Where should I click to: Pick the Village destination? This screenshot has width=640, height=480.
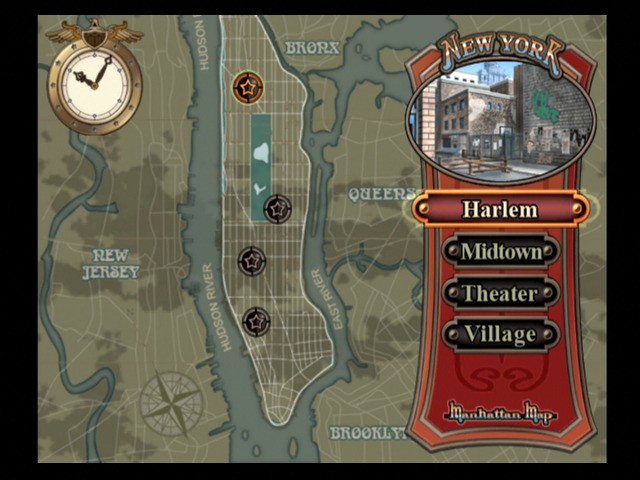tap(499, 334)
